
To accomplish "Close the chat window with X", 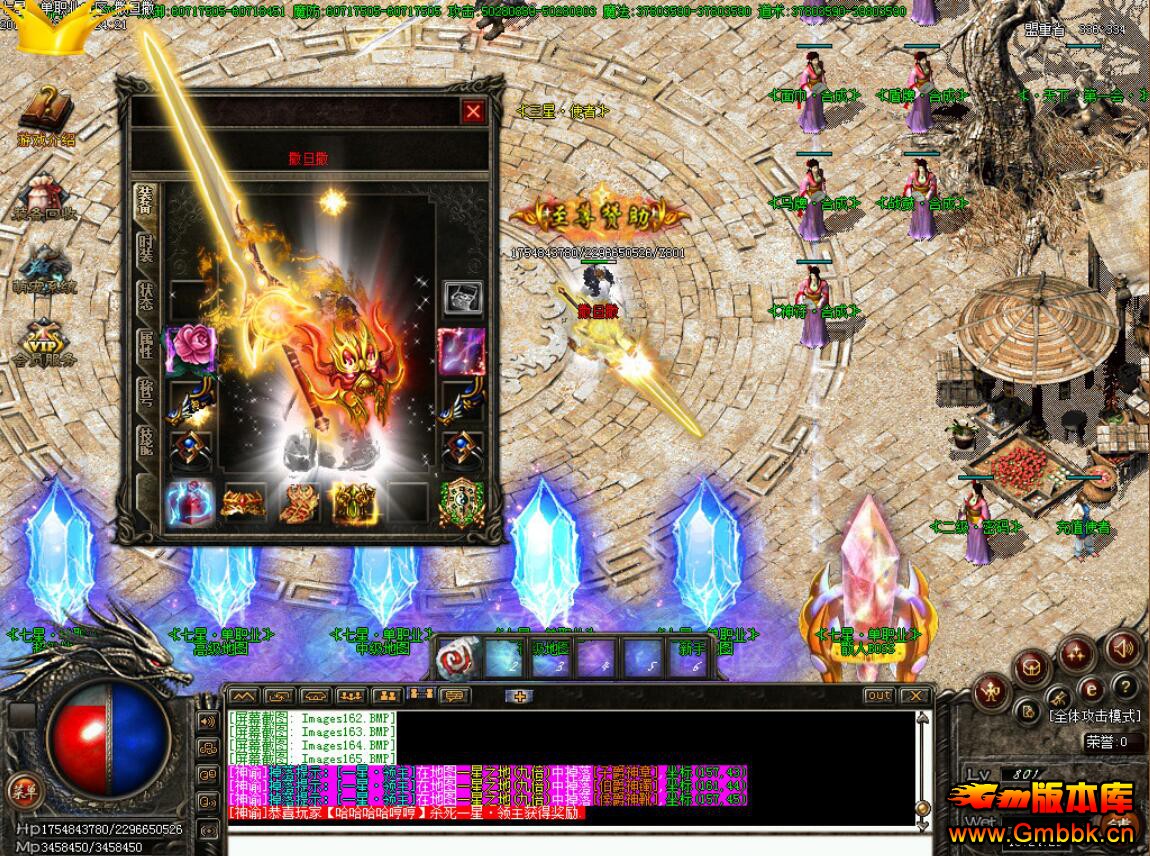I will pyautogui.click(x=914, y=696).
